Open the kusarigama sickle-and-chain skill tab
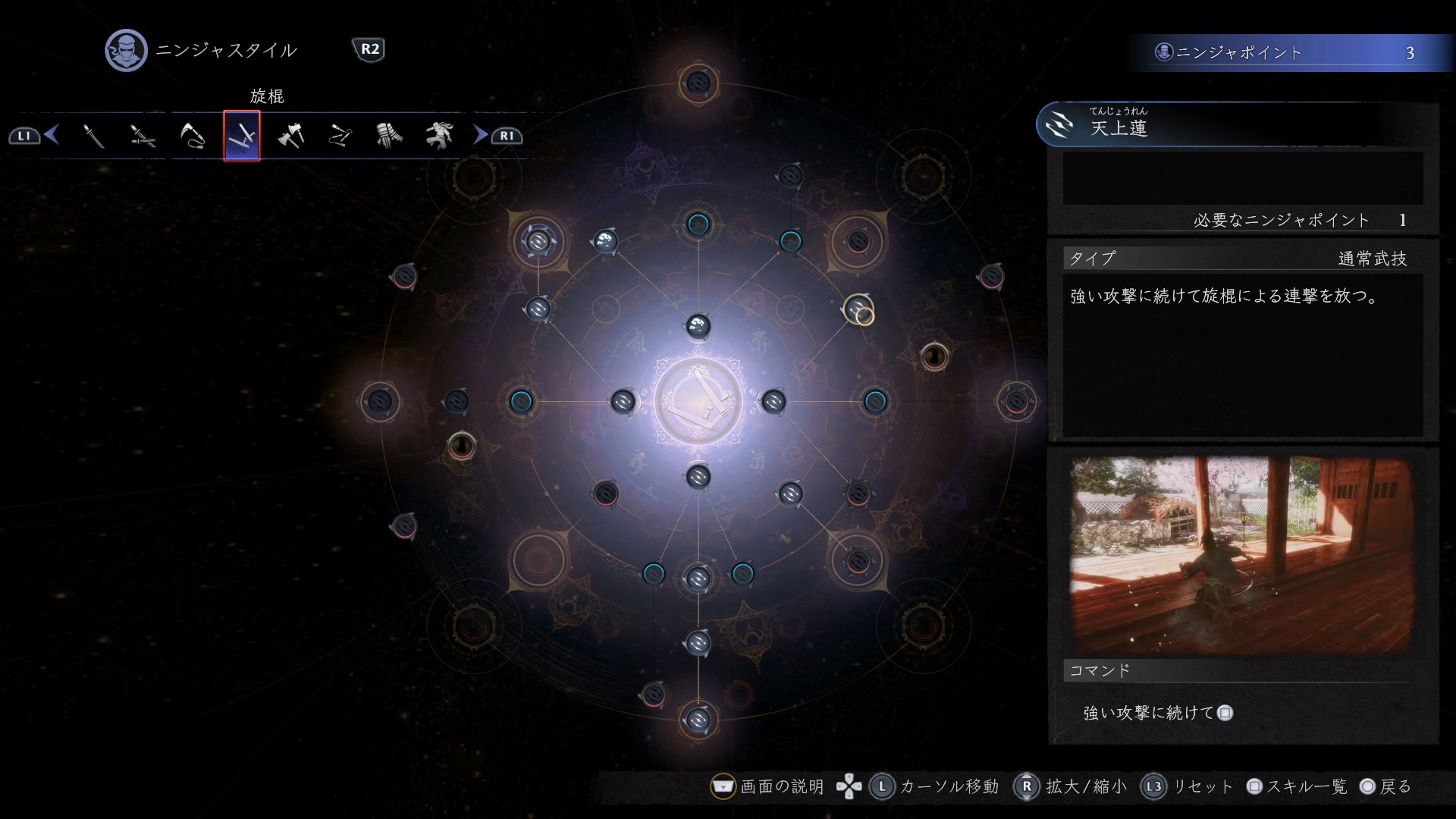The width and height of the screenshot is (1456, 819). 193,136
